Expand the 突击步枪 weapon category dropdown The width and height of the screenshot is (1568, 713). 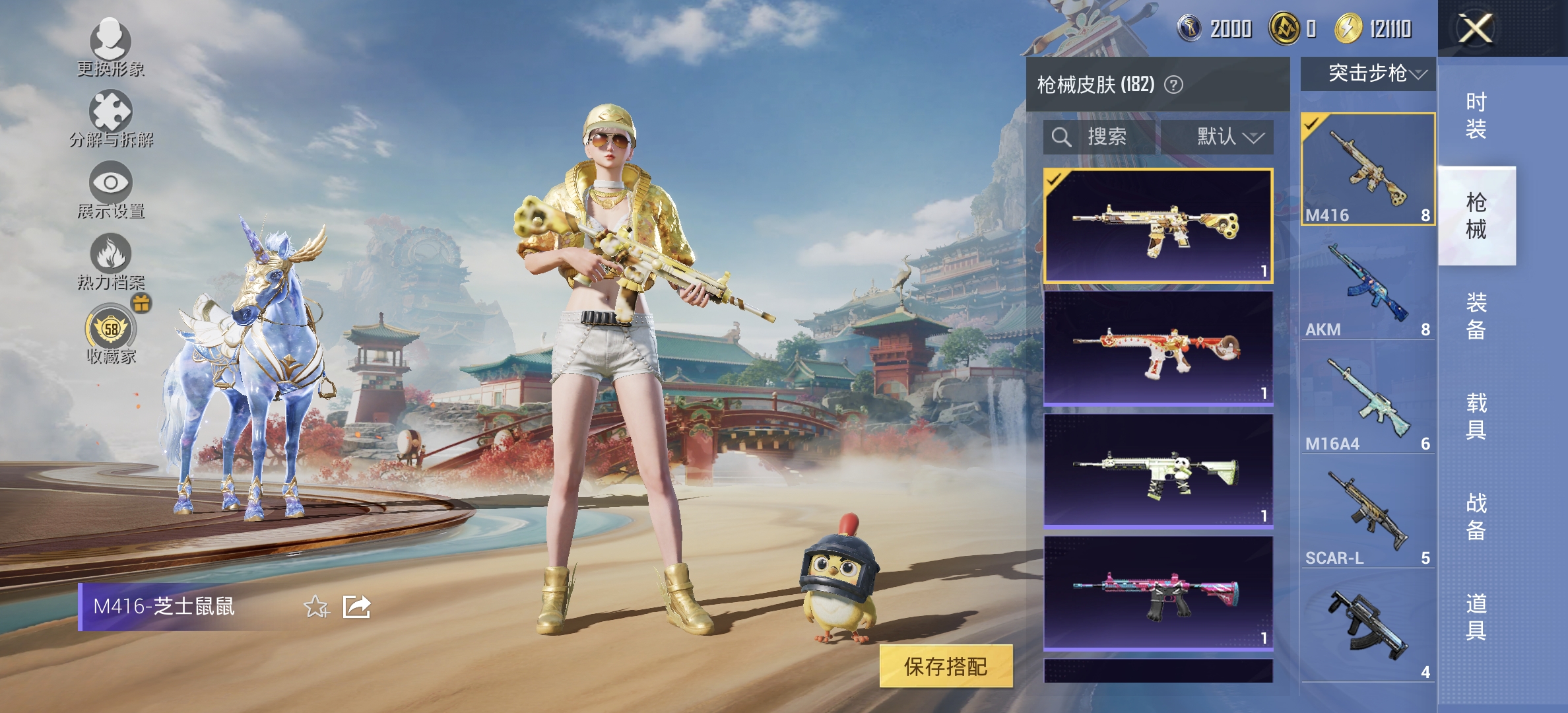[x=1367, y=75]
